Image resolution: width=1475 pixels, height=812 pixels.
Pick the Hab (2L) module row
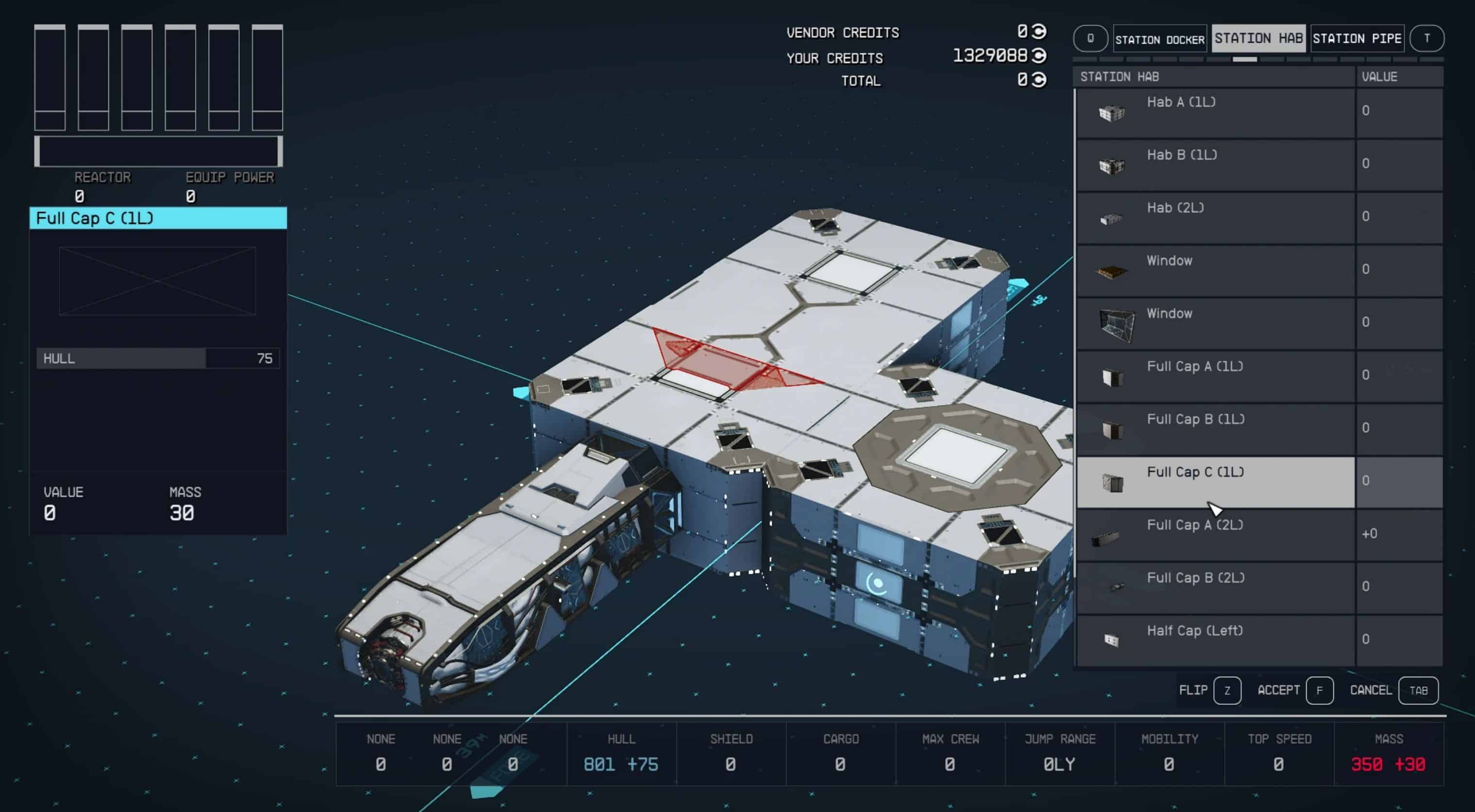[1215, 217]
